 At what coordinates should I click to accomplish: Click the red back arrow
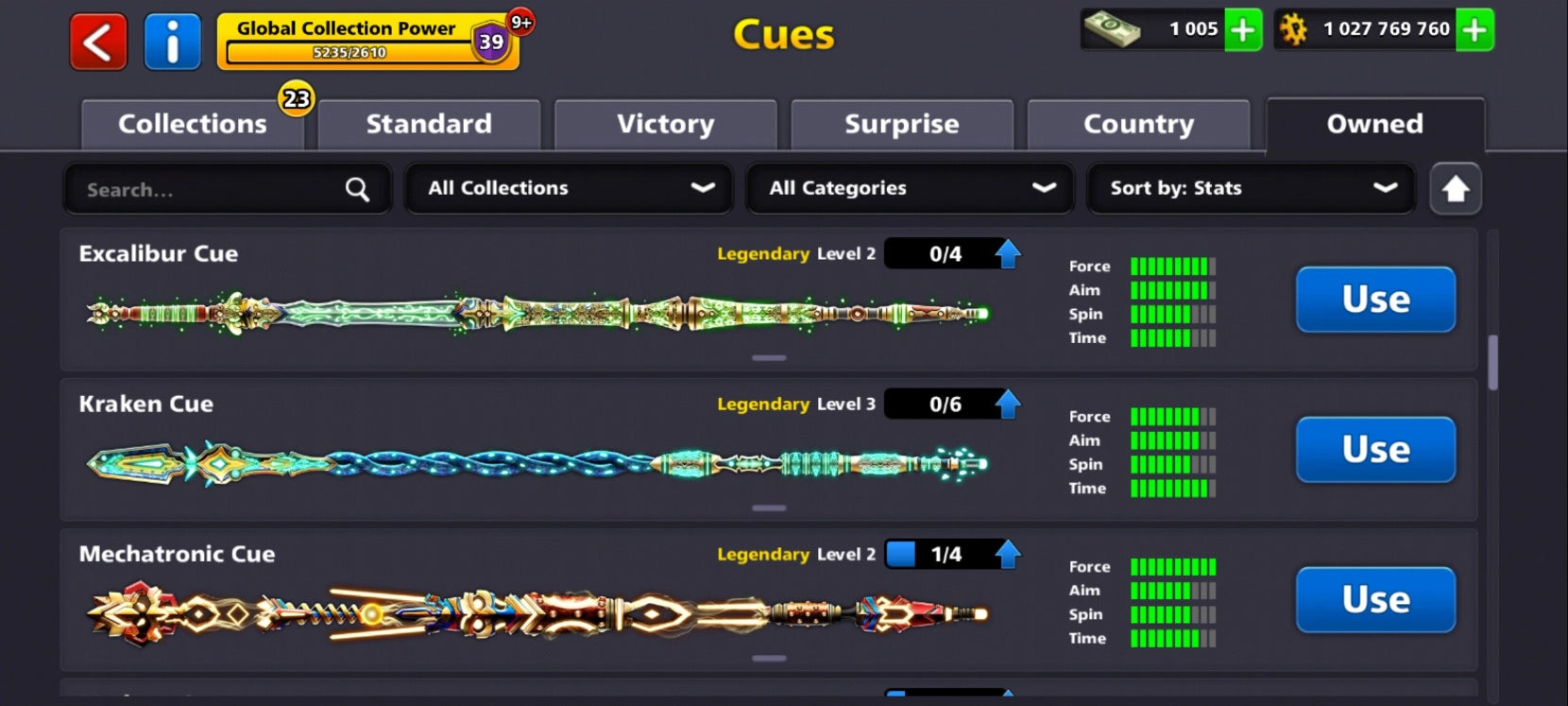(97, 41)
